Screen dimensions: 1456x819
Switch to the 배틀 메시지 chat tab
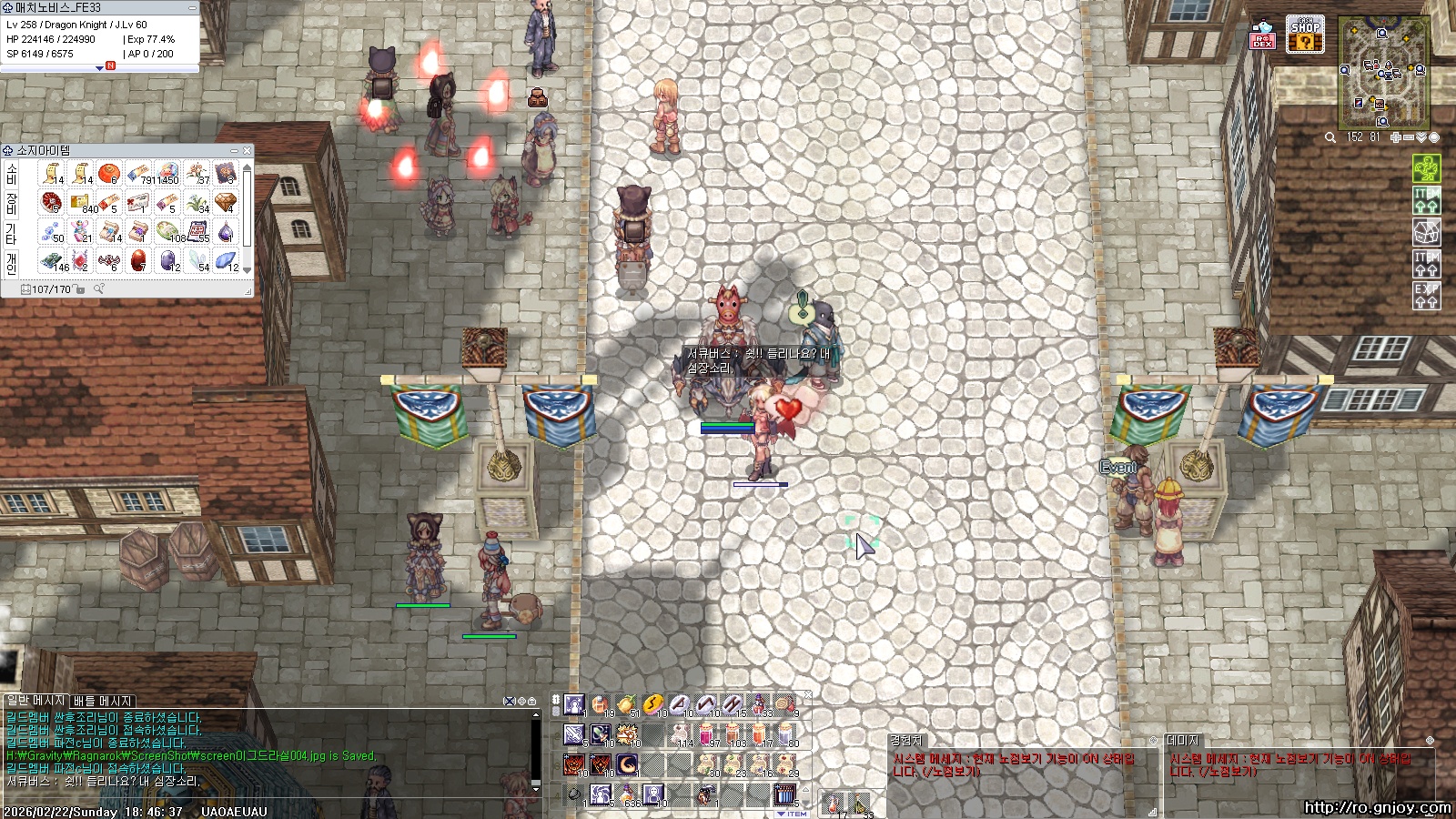(x=103, y=701)
